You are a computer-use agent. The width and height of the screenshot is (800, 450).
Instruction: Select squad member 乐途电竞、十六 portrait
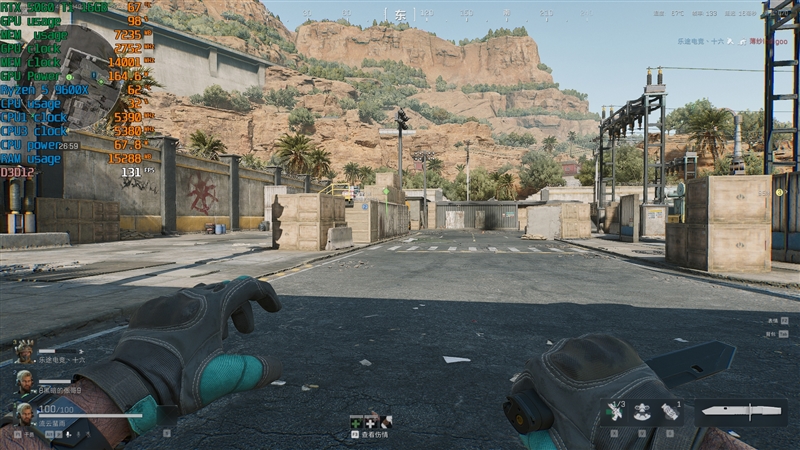(x=24, y=351)
